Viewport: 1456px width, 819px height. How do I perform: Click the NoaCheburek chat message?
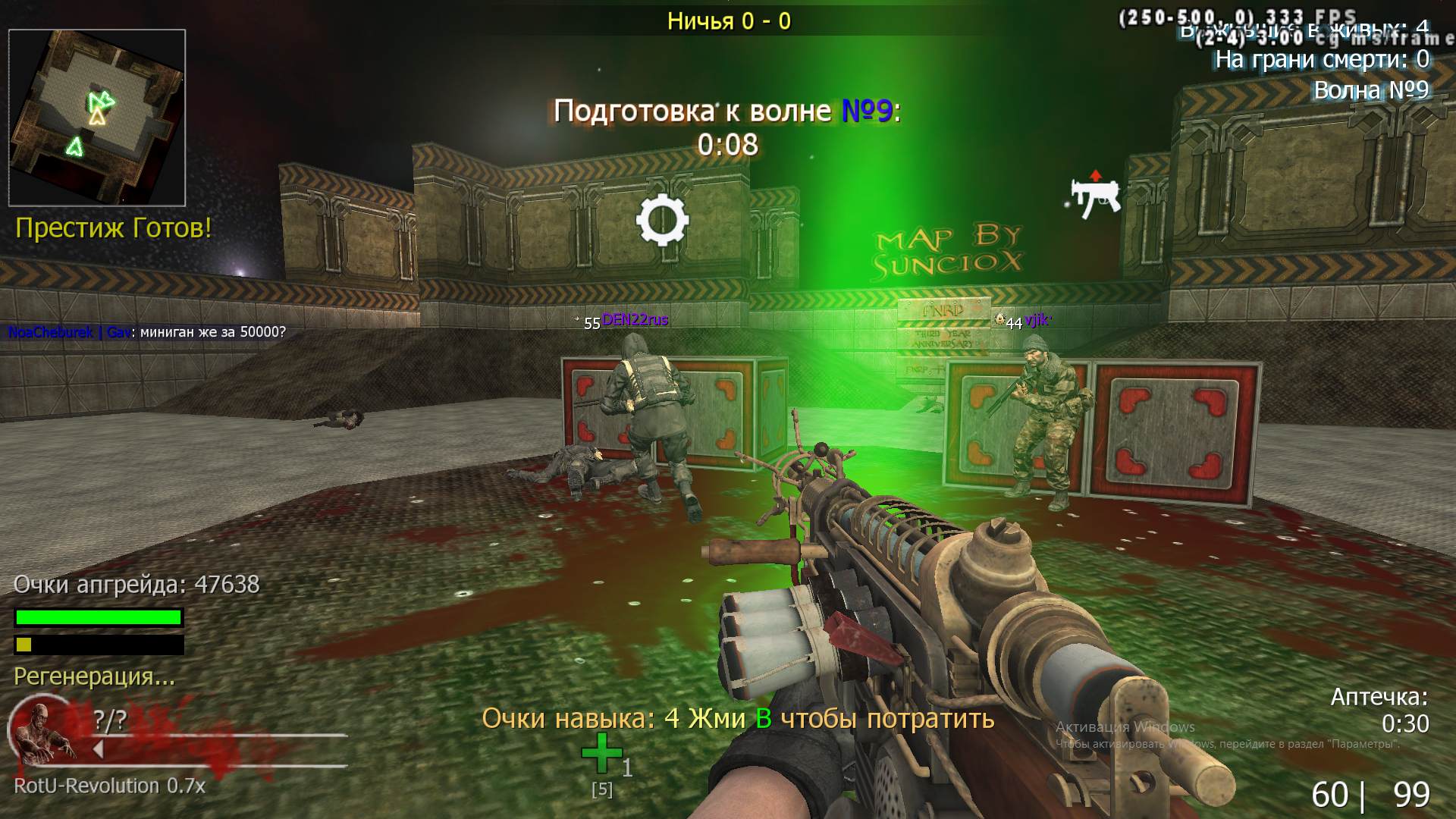click(147, 332)
